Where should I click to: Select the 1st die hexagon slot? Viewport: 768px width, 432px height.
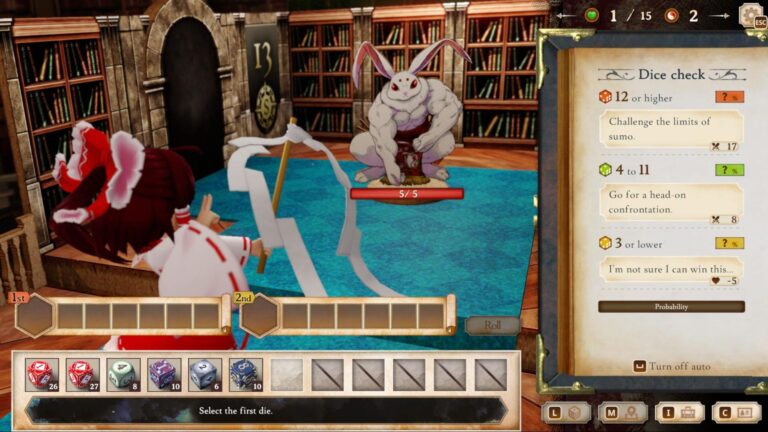(x=35, y=316)
